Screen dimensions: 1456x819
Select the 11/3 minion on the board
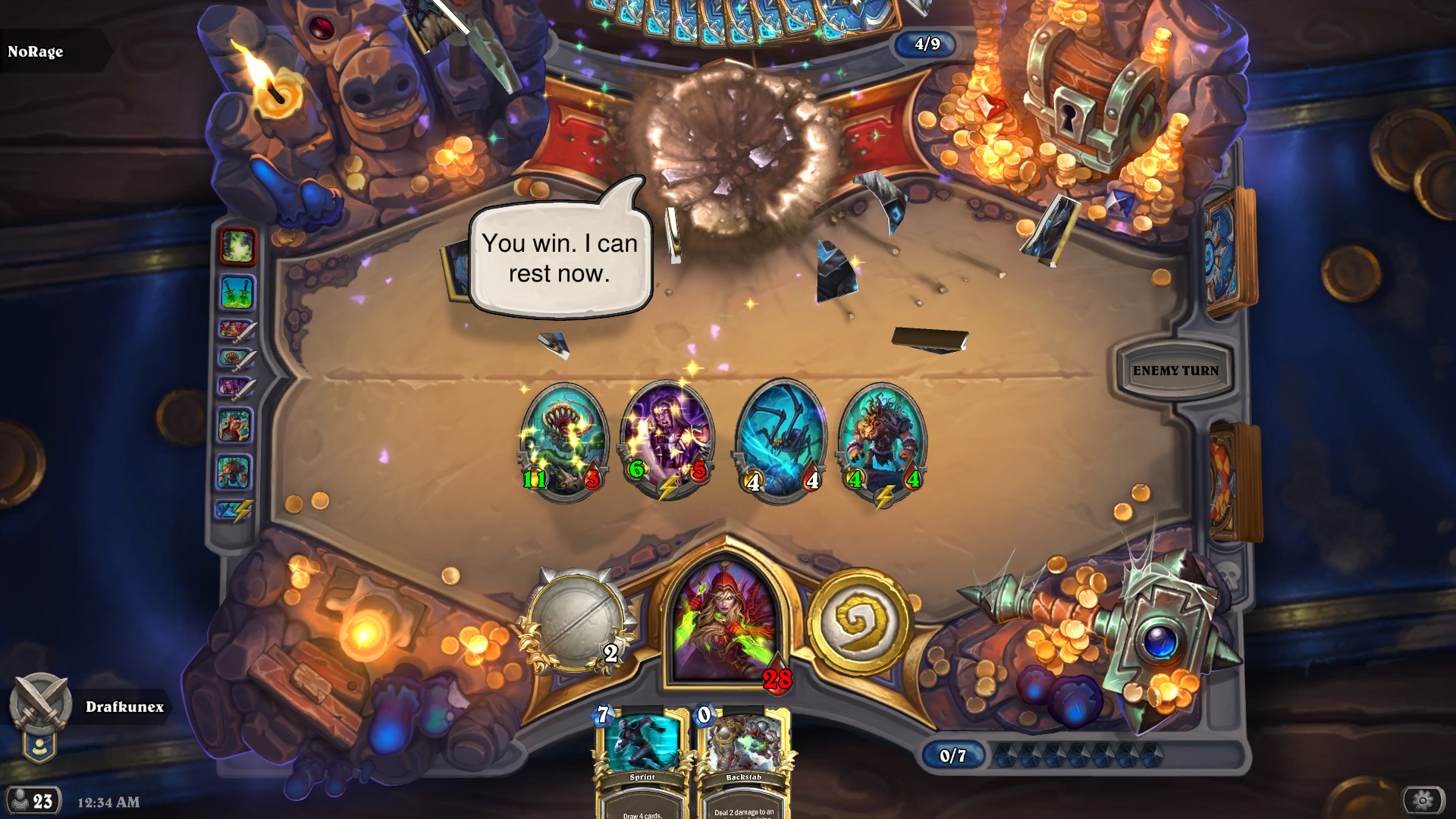click(x=563, y=441)
